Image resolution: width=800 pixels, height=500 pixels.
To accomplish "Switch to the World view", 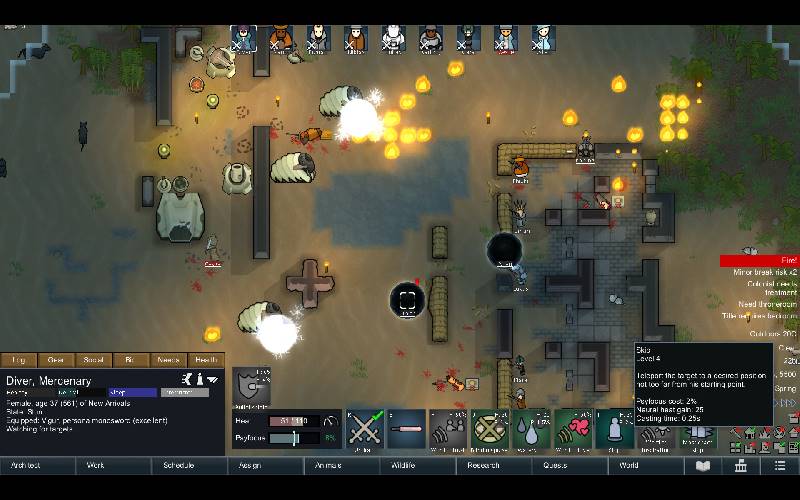I will (629, 466).
